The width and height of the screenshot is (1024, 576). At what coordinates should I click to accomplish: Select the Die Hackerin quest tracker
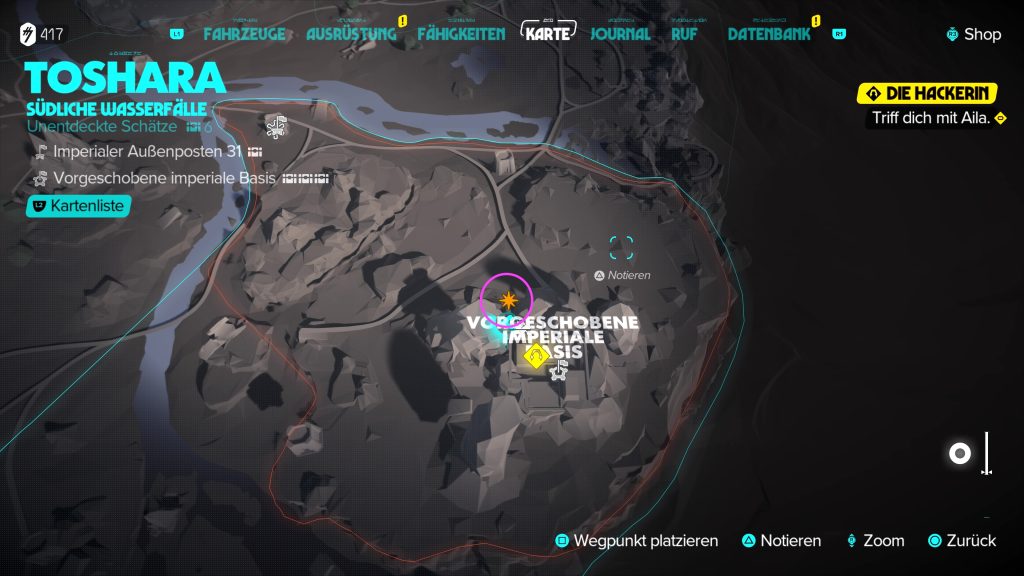coord(928,94)
